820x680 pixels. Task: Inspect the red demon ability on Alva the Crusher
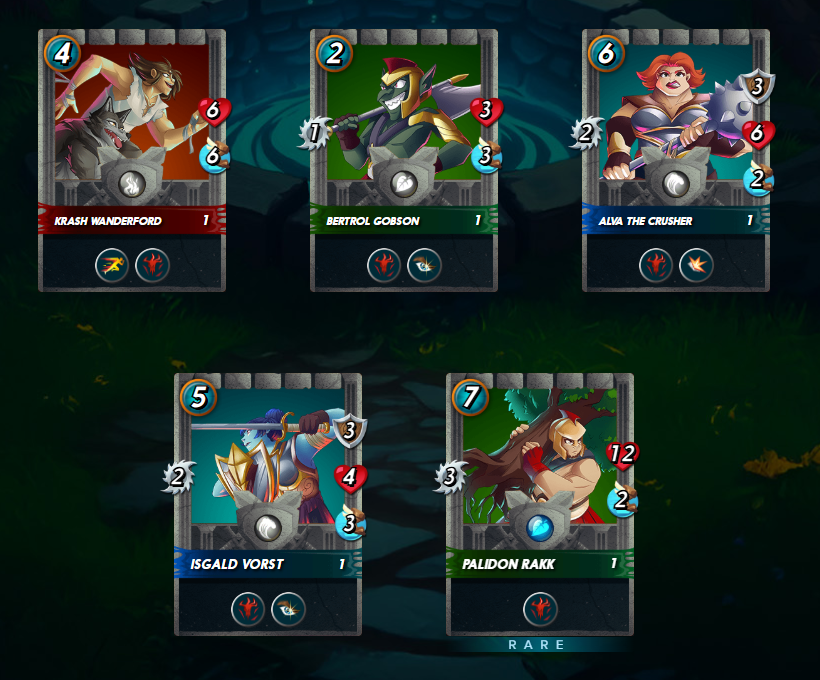(x=657, y=265)
